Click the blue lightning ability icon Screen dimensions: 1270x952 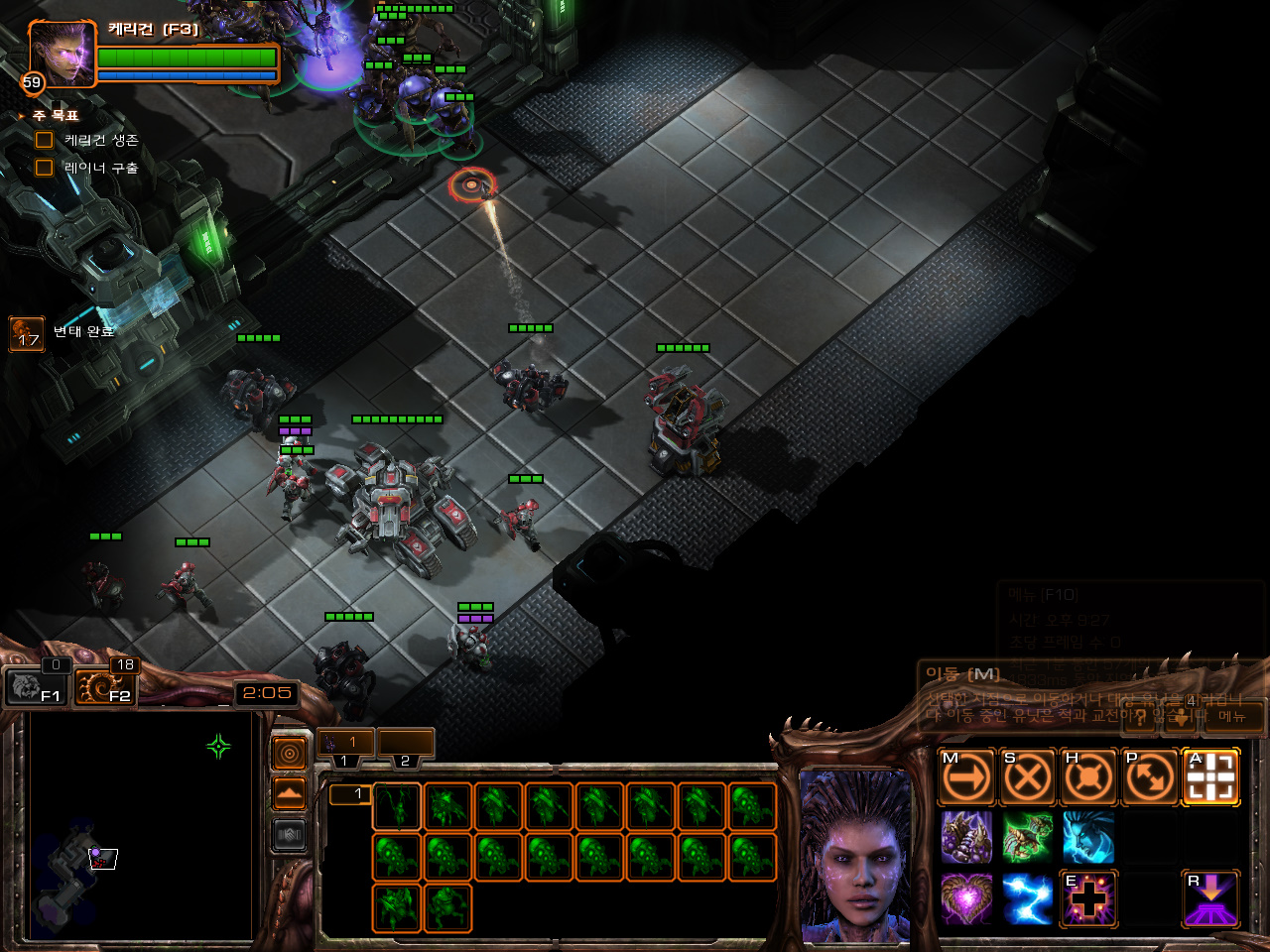pyautogui.click(x=1028, y=898)
